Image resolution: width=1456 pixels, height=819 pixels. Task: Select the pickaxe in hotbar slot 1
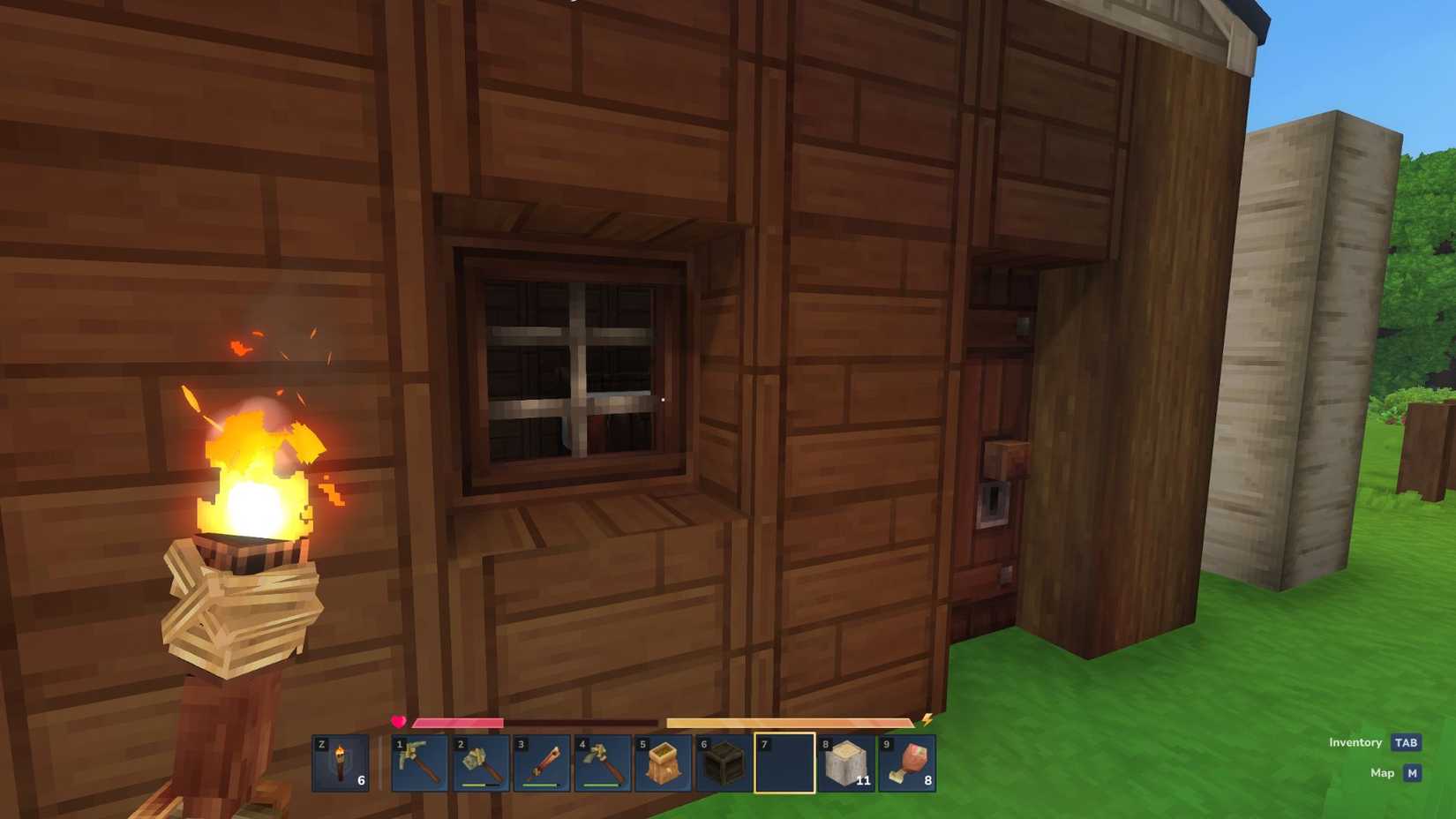[418, 763]
